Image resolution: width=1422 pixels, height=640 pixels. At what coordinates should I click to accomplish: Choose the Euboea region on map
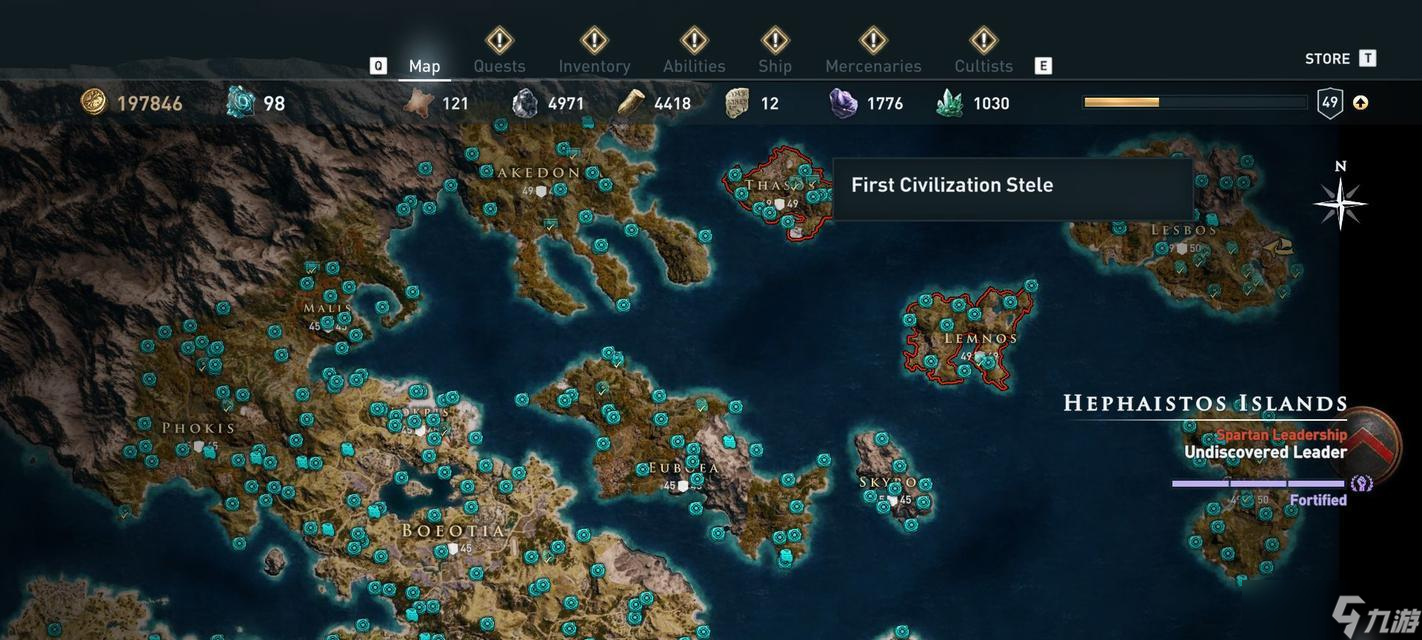(683, 468)
